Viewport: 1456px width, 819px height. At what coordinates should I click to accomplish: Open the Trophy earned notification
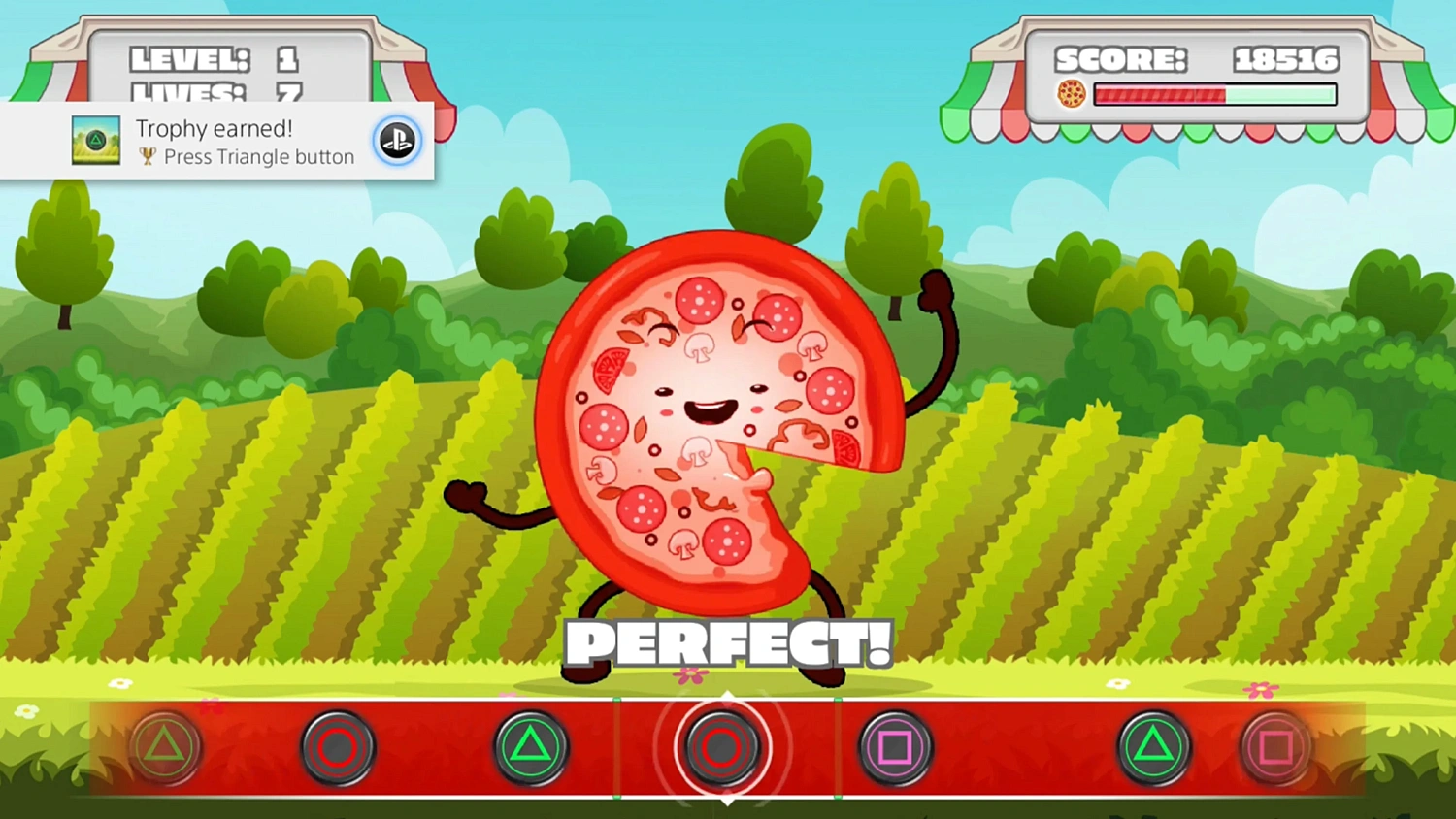(217, 141)
